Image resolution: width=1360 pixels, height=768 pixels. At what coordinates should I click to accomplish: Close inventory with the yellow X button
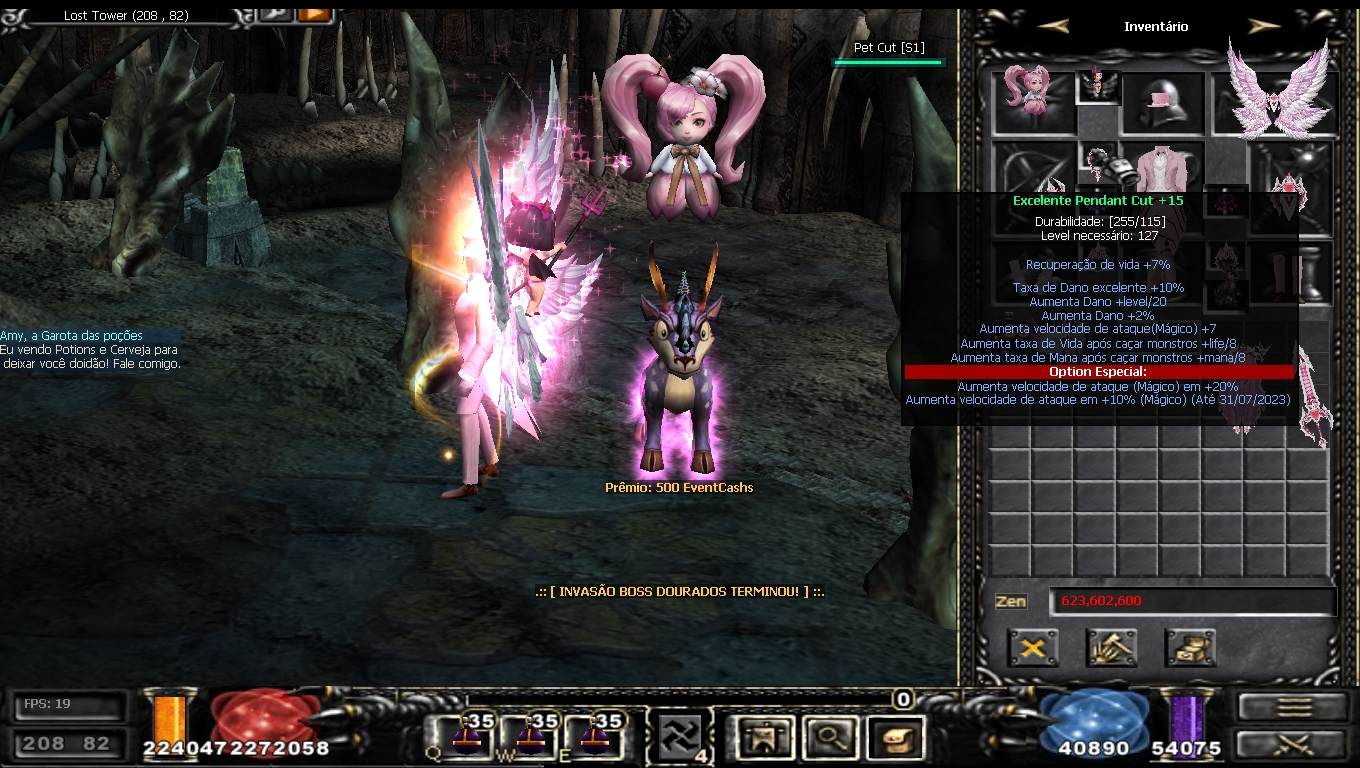[1033, 648]
